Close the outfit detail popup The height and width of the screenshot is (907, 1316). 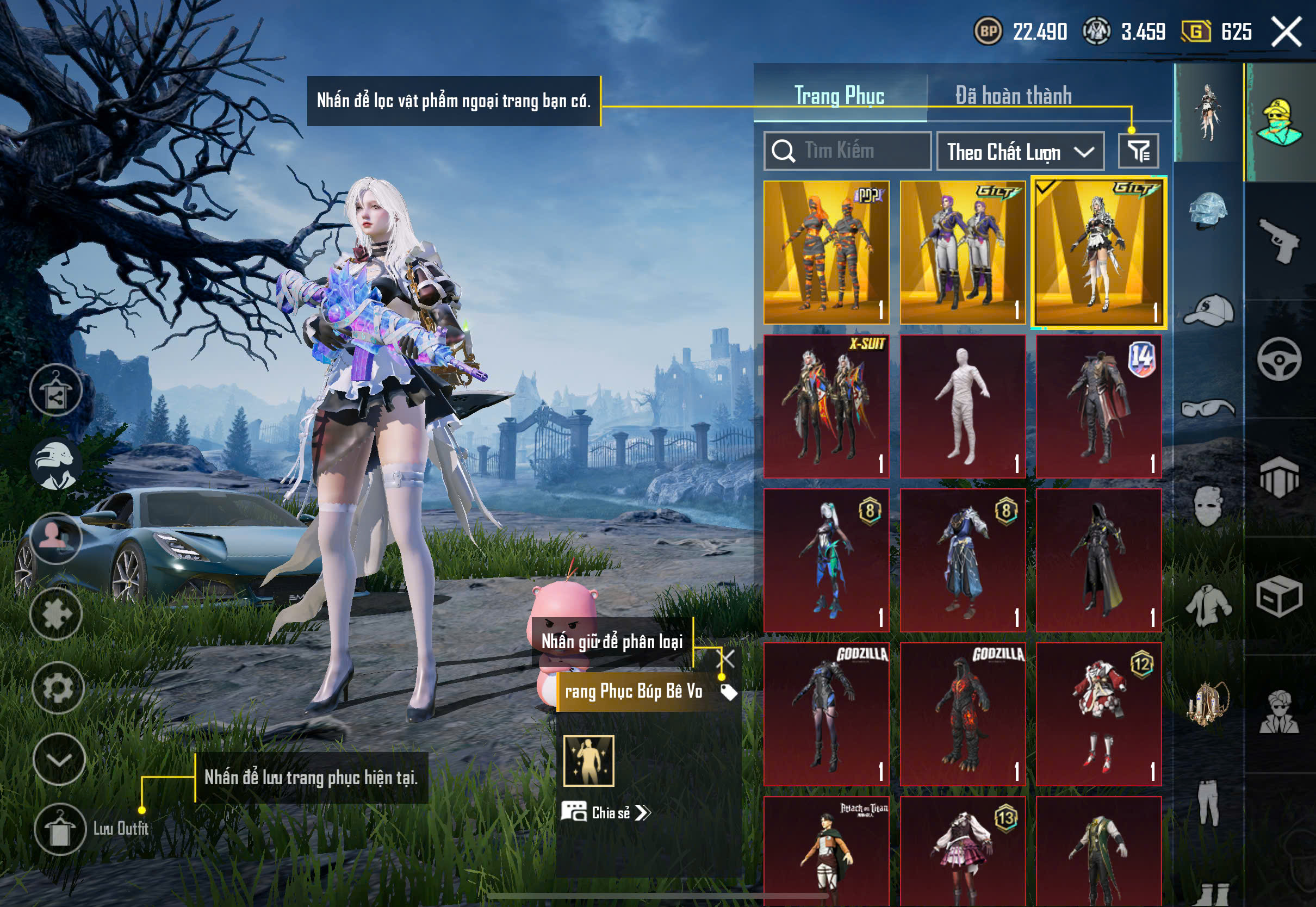coord(727,659)
